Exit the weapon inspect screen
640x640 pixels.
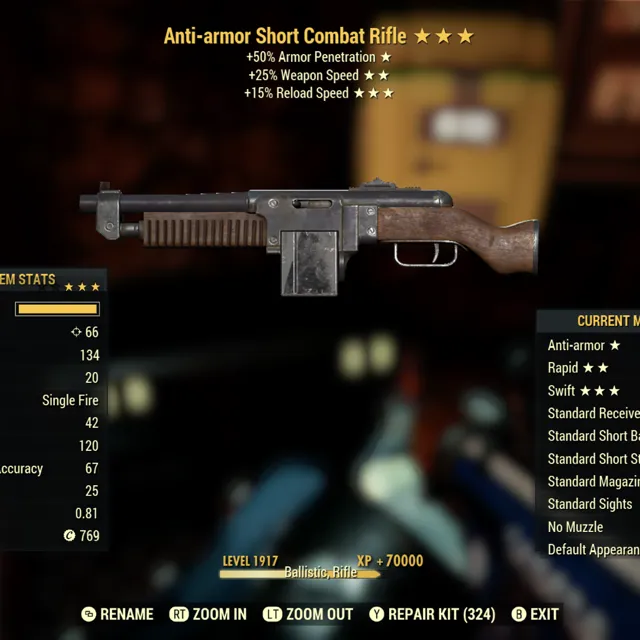[x=535, y=614]
